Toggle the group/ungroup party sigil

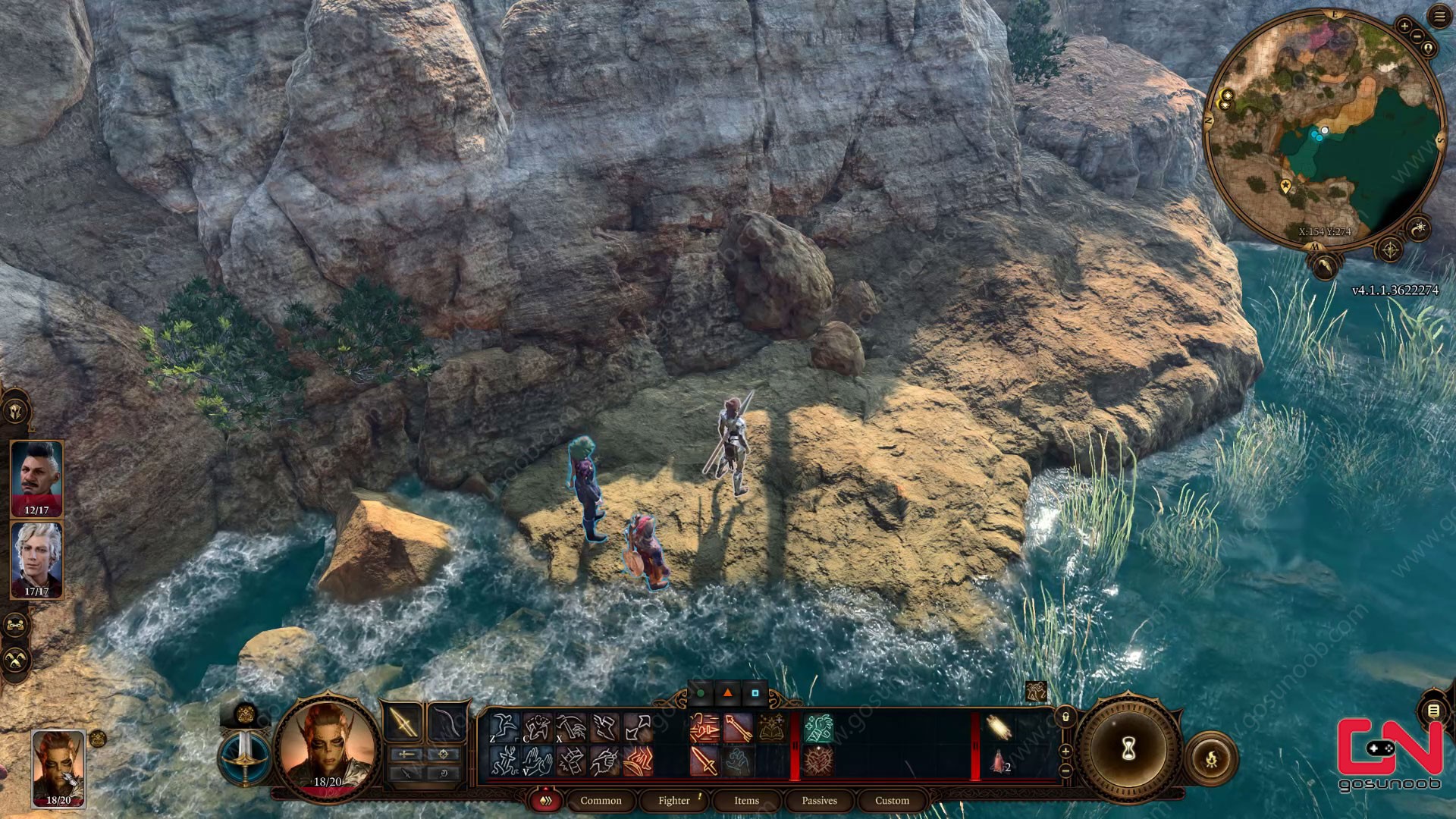pos(14,624)
